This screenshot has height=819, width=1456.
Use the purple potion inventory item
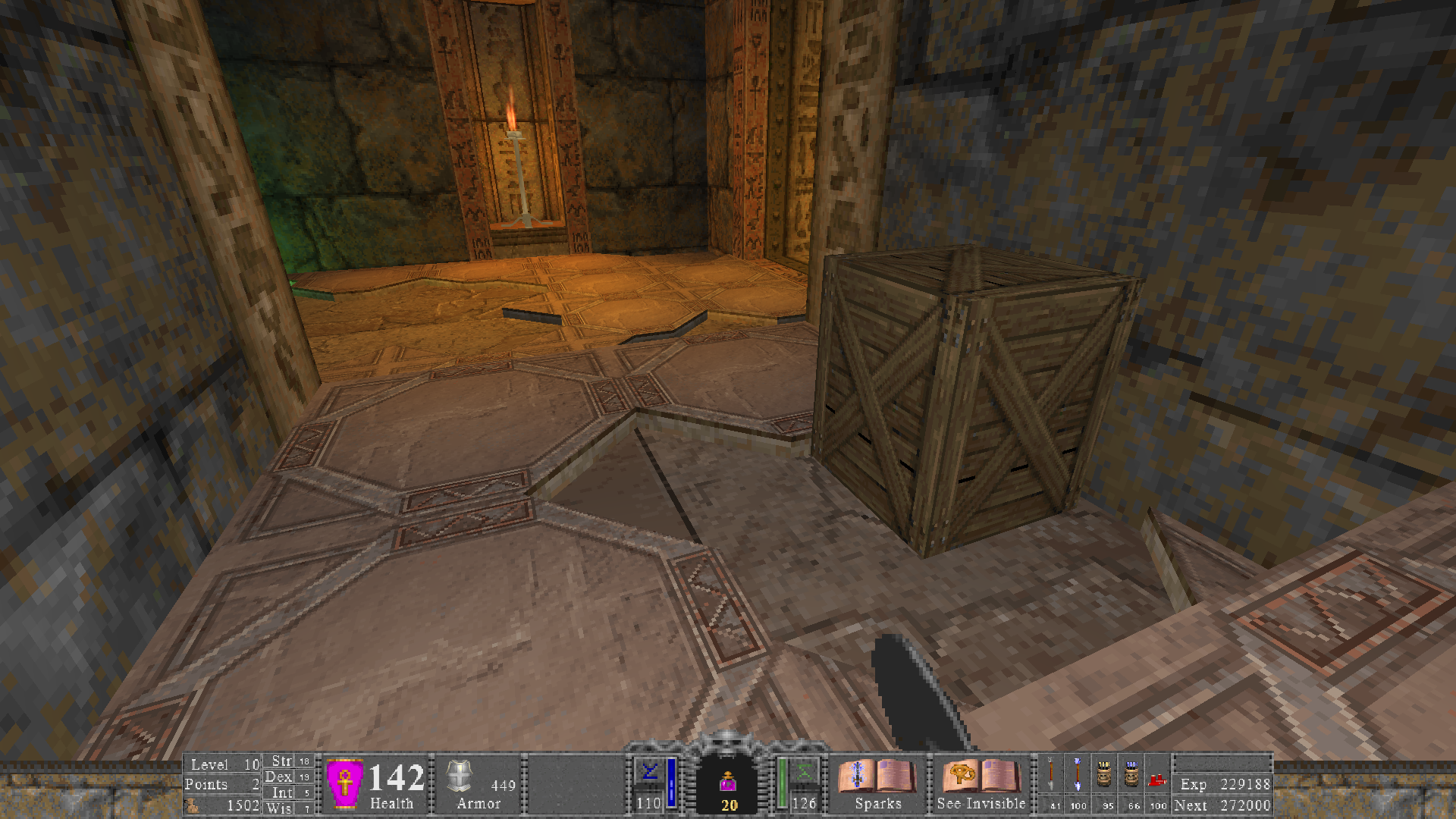coord(729,781)
